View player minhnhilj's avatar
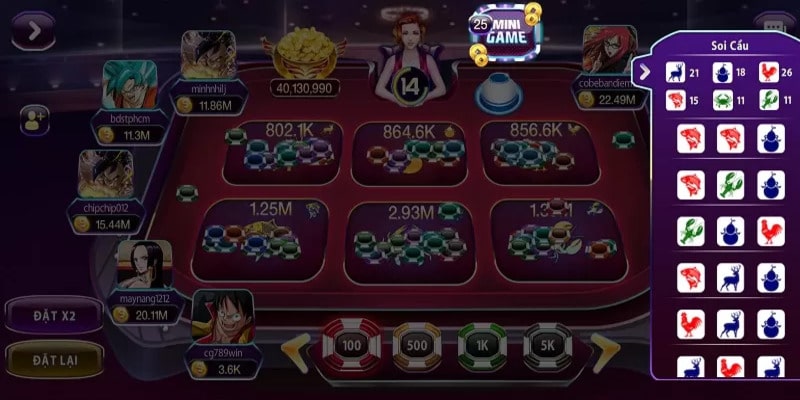 (209, 55)
